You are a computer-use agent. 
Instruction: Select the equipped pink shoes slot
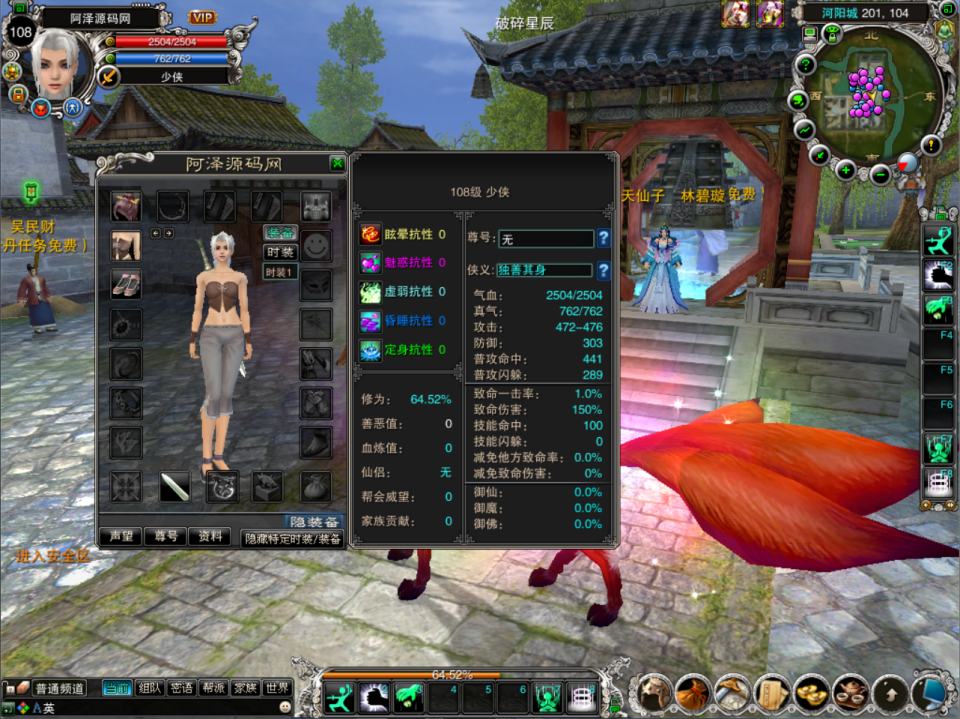point(126,284)
